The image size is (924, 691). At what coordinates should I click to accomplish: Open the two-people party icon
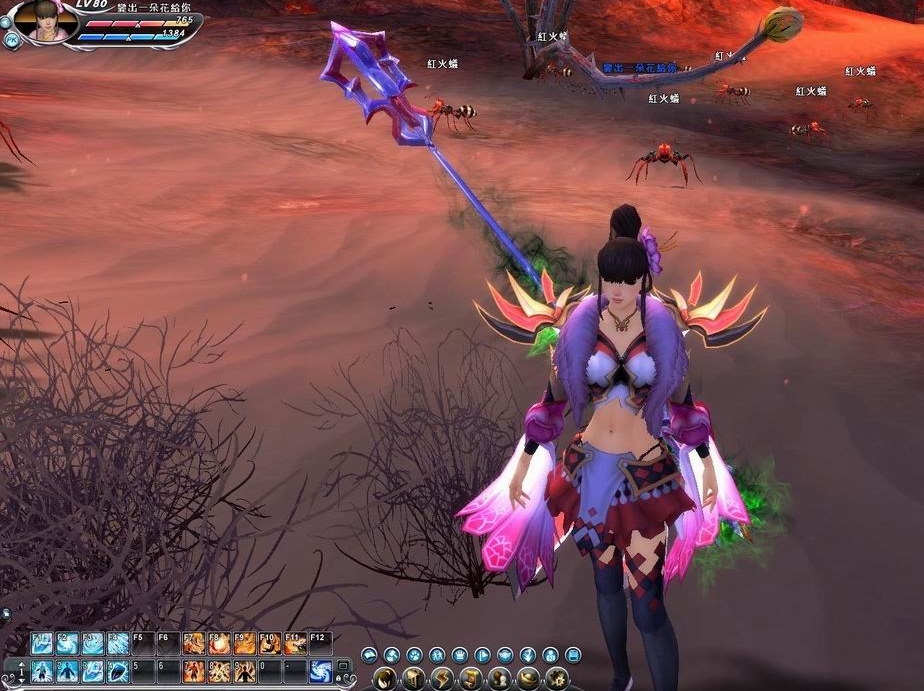coord(437,656)
